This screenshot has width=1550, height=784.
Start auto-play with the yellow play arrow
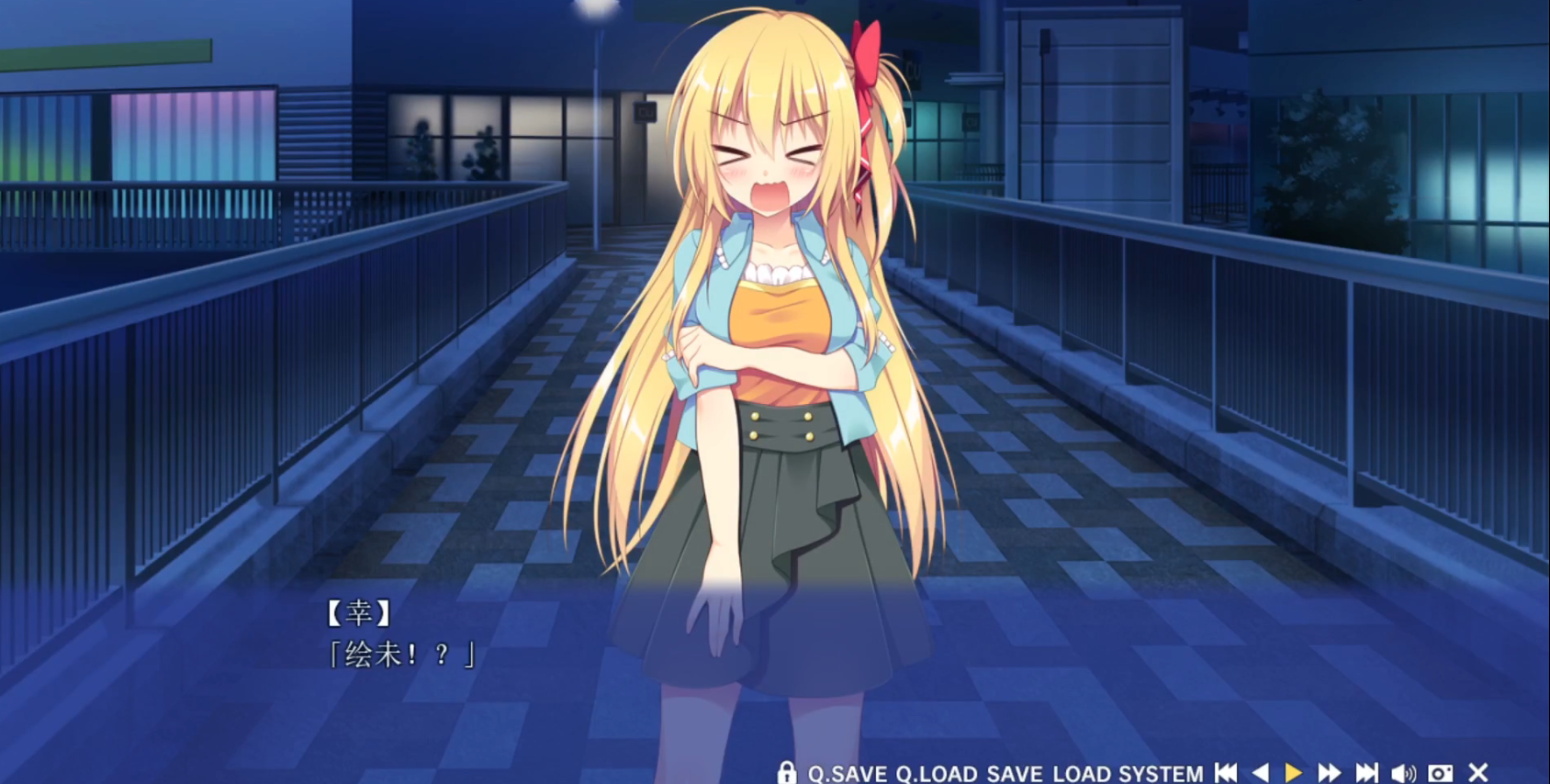click(x=1293, y=773)
